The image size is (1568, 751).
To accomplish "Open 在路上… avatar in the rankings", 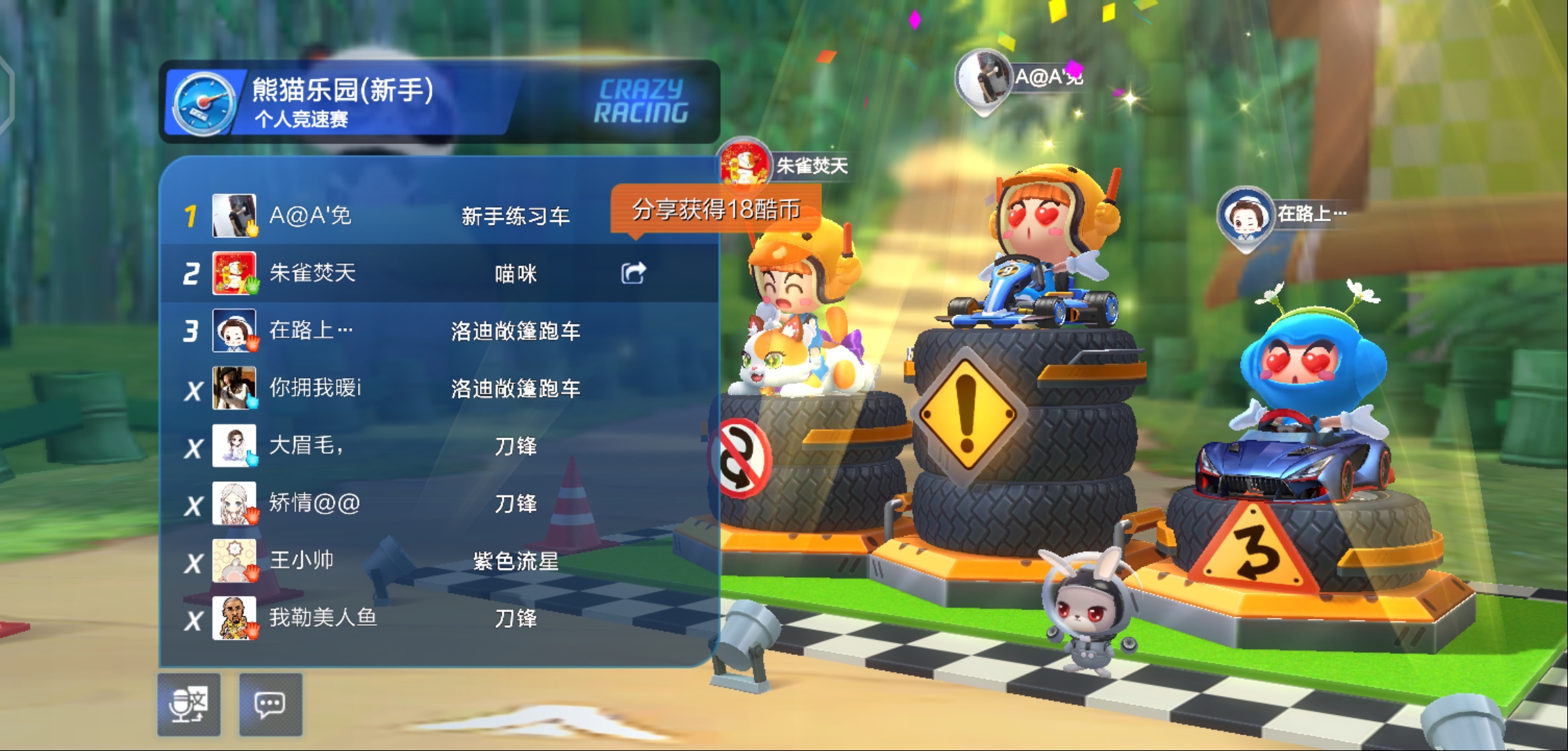I will click(232, 330).
